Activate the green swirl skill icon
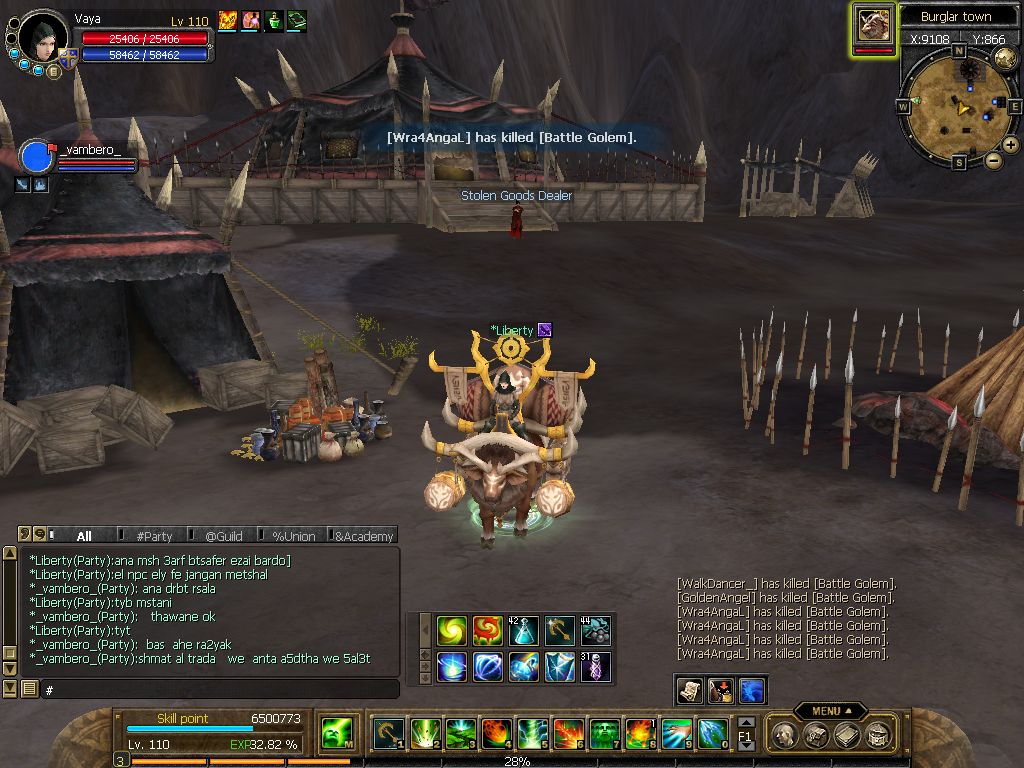The width and height of the screenshot is (1024, 768). tap(452, 631)
